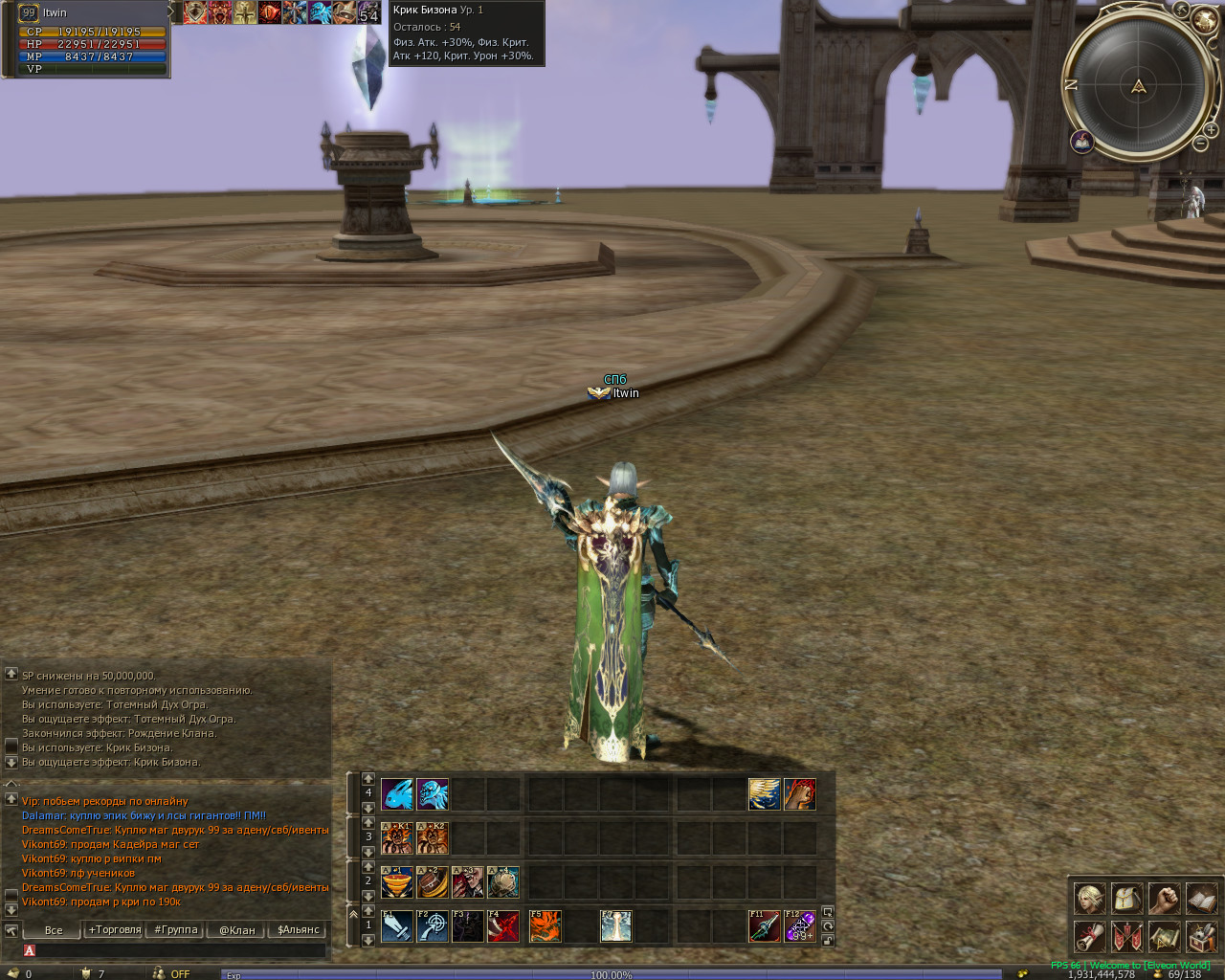Click the circular radar minimap
Image resolution: width=1225 pixels, height=980 pixels.
(1138, 86)
